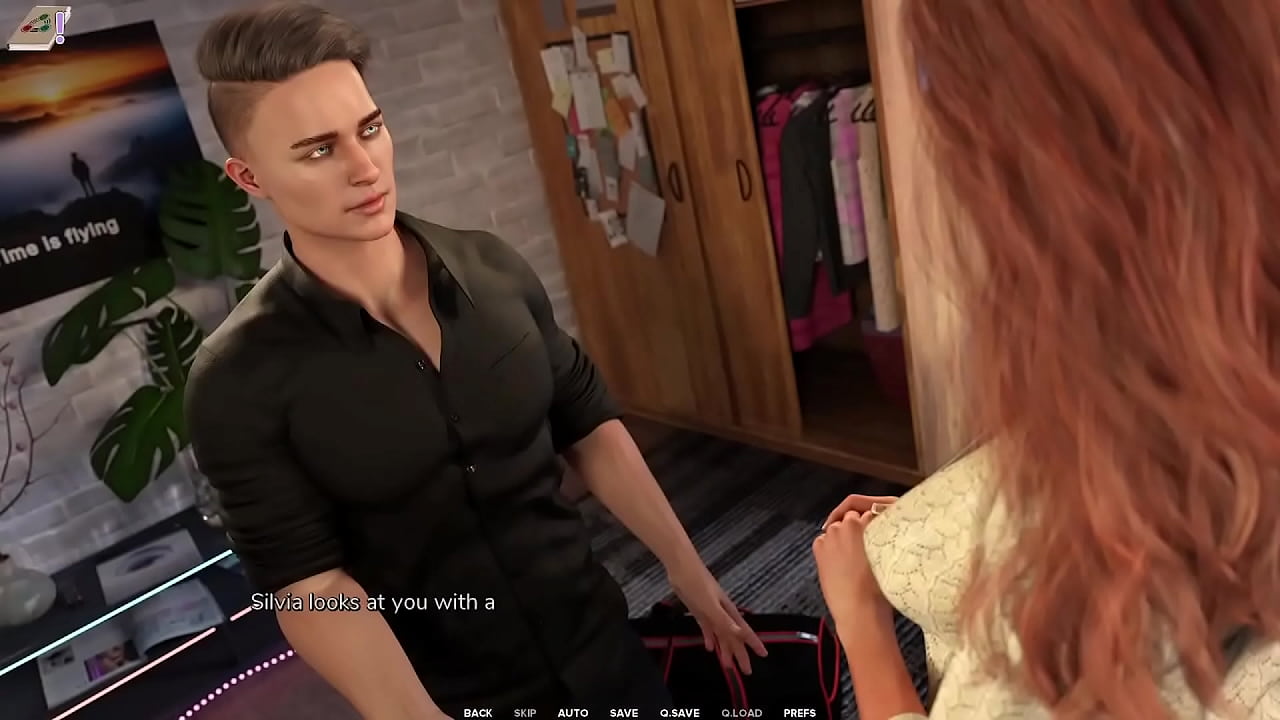Select BACK at the left of the quick menu

(x=477, y=713)
